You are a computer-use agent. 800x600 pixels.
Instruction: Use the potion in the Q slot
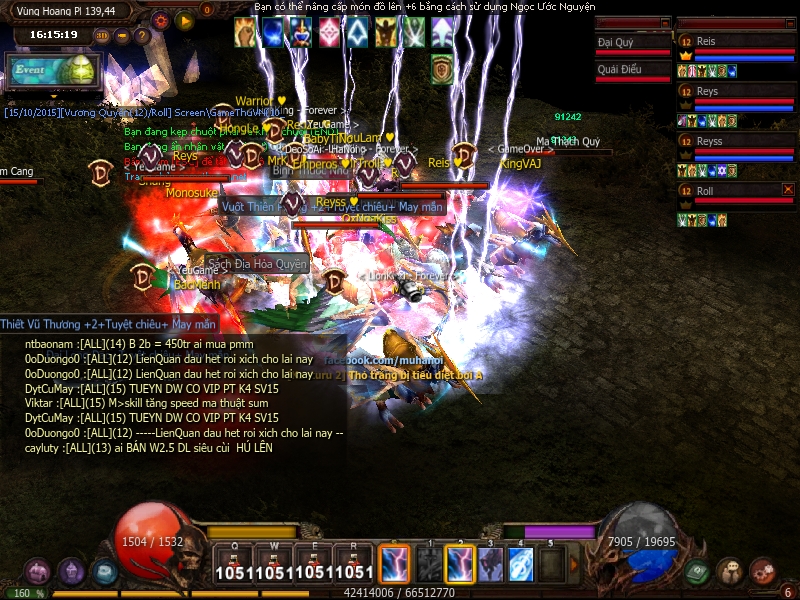[233, 564]
